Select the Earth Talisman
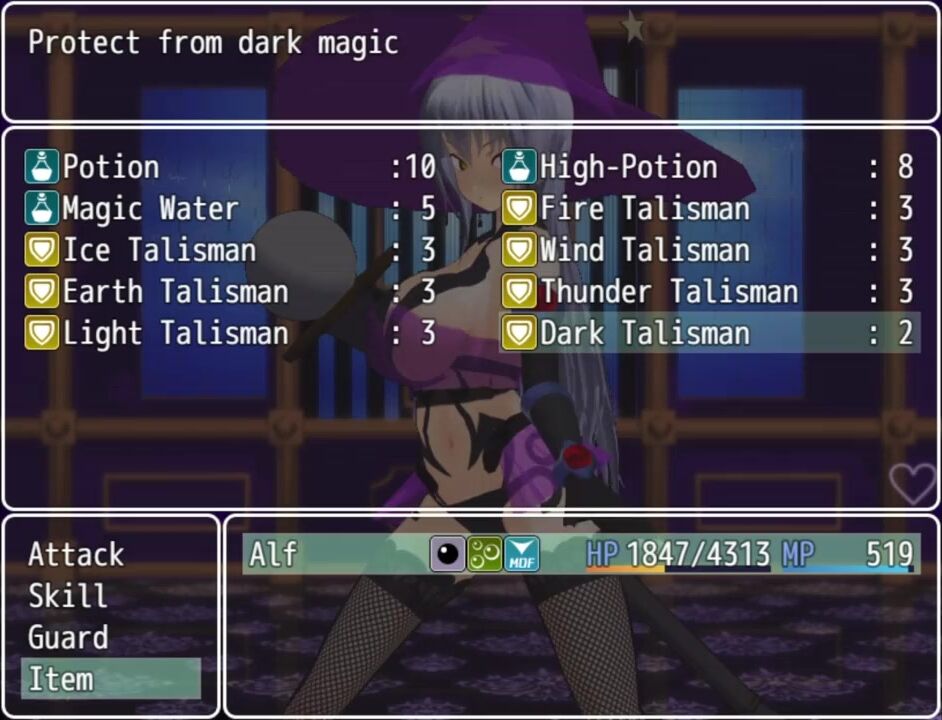The width and height of the screenshot is (942, 720). pos(230,292)
